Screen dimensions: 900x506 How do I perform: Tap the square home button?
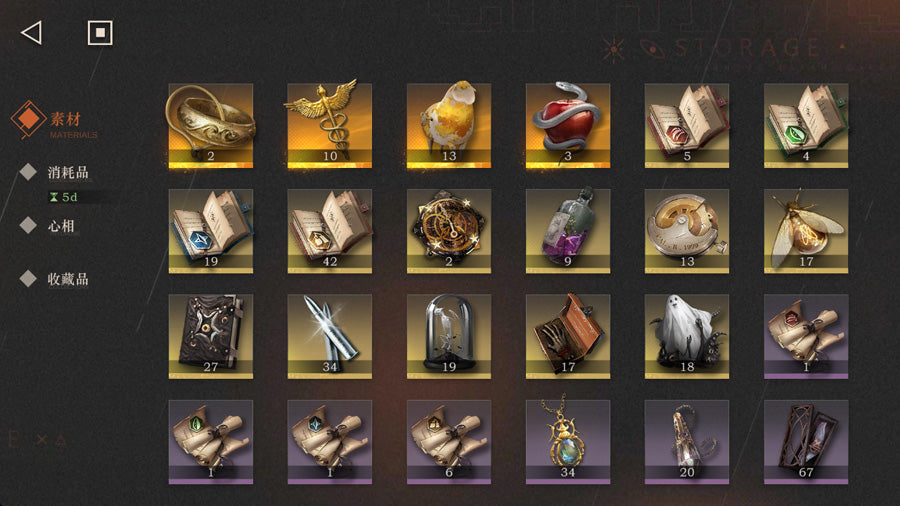coord(99,33)
